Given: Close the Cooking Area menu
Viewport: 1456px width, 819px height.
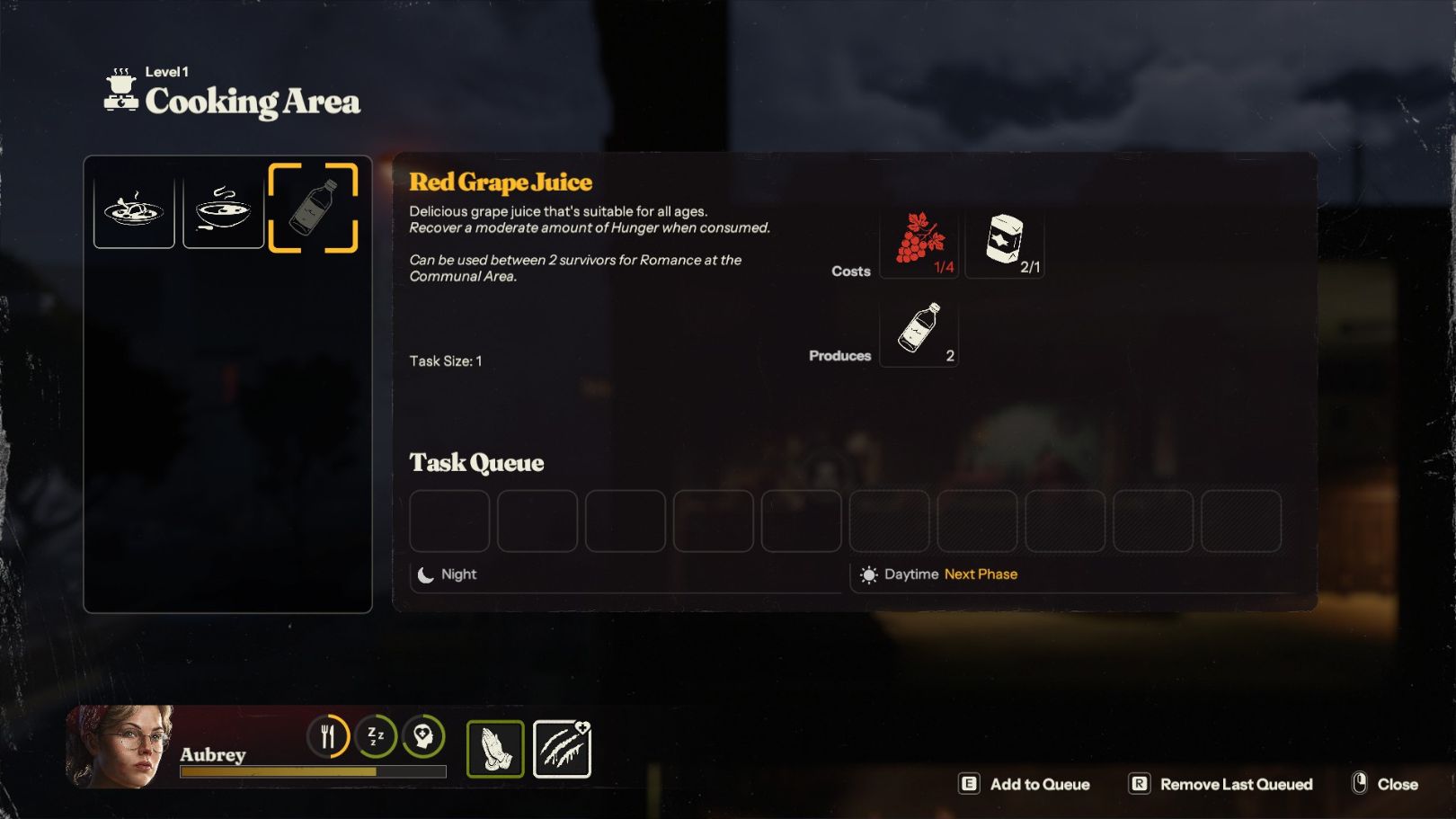Looking at the screenshot, I should (x=1385, y=784).
